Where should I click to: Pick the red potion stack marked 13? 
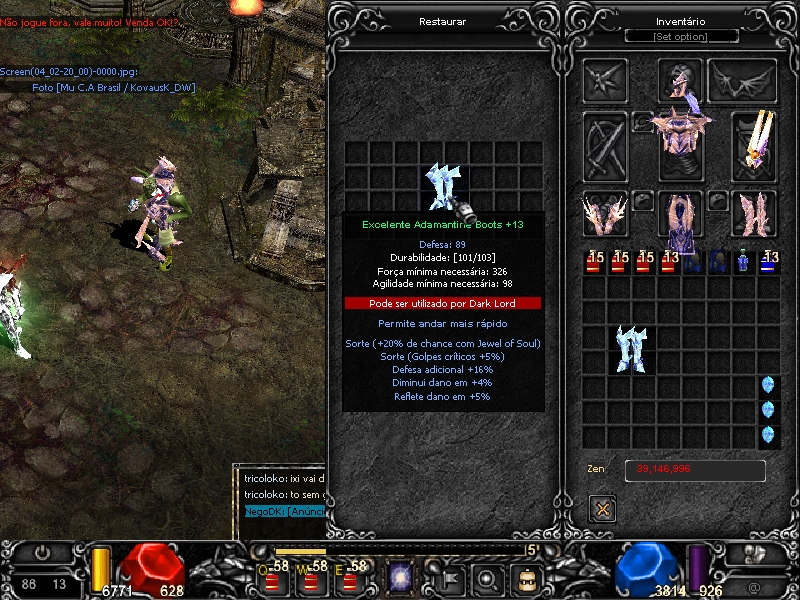669,262
